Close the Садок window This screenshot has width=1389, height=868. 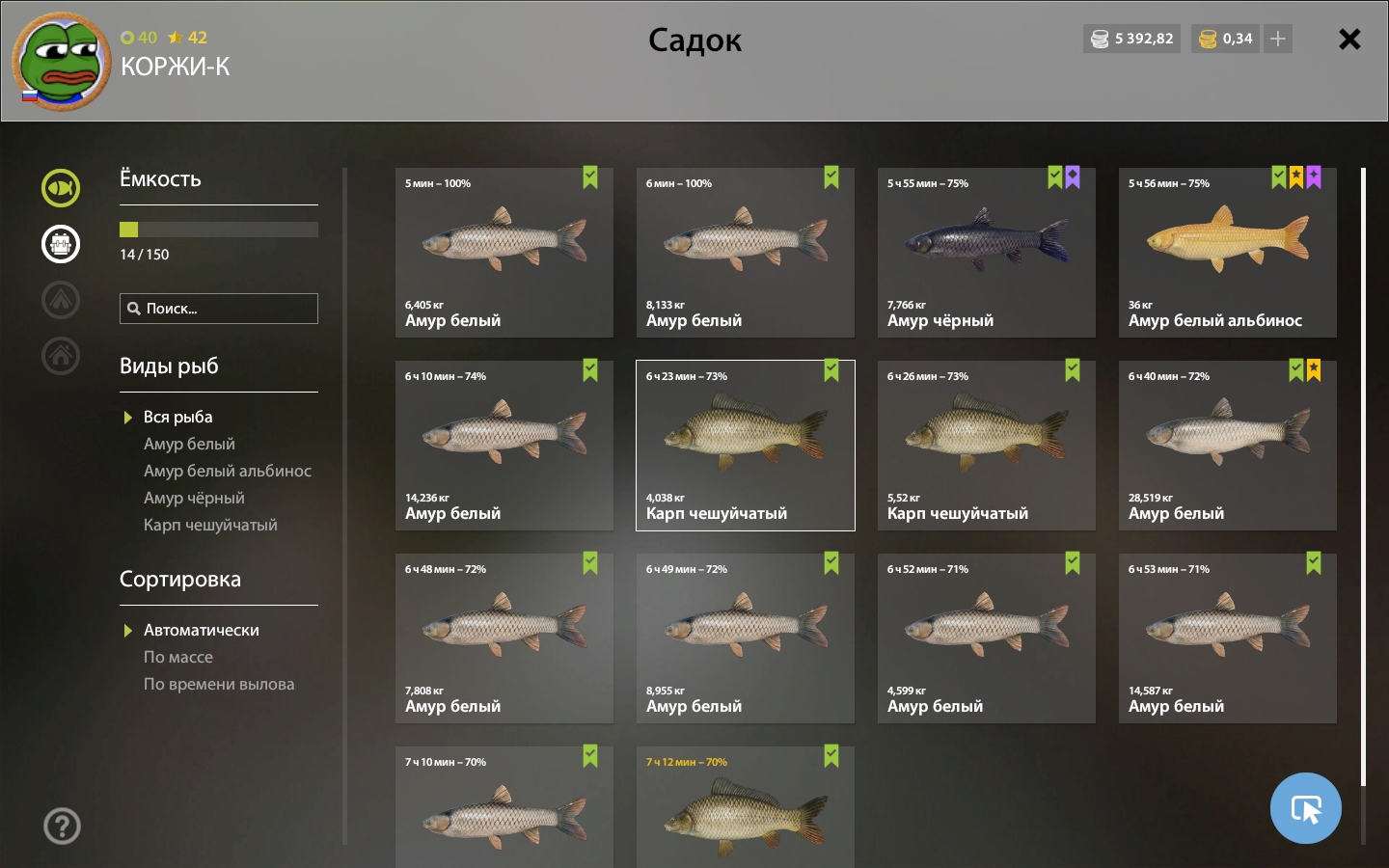1349,39
